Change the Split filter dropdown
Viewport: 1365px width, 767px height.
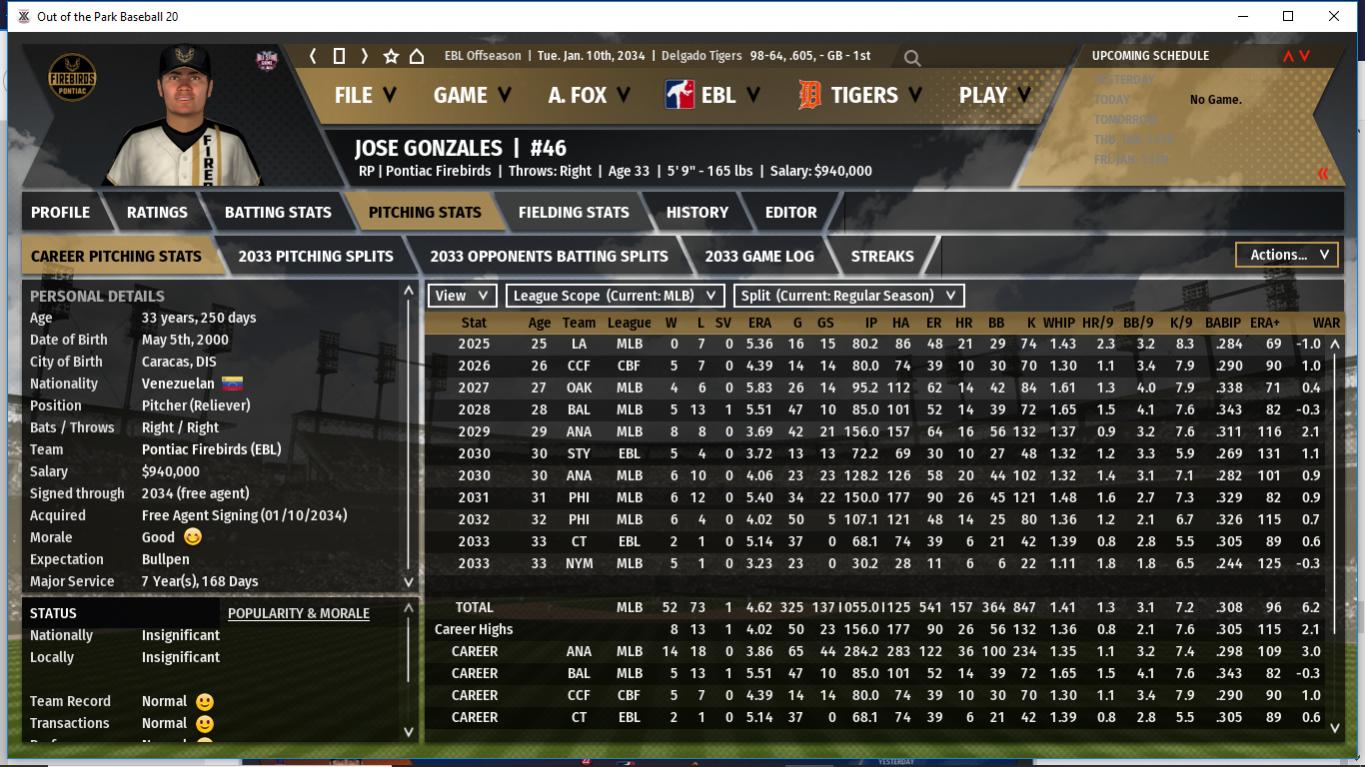click(849, 295)
